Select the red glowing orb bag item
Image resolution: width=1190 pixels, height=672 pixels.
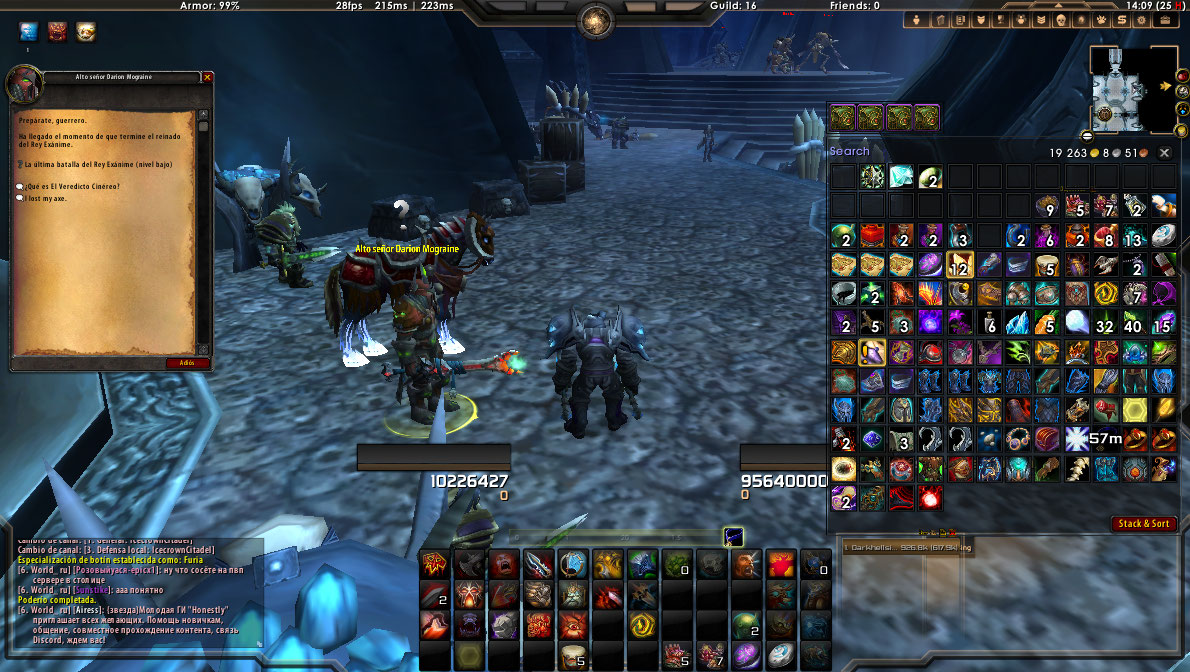click(x=931, y=497)
